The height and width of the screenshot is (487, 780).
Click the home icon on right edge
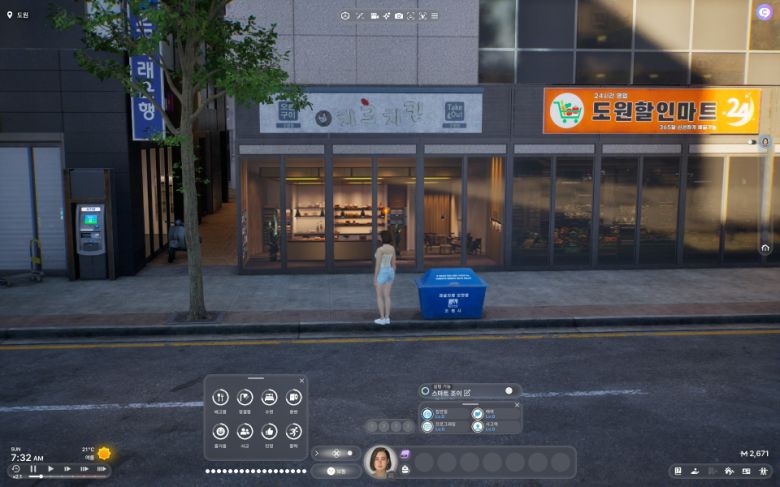coord(765,247)
